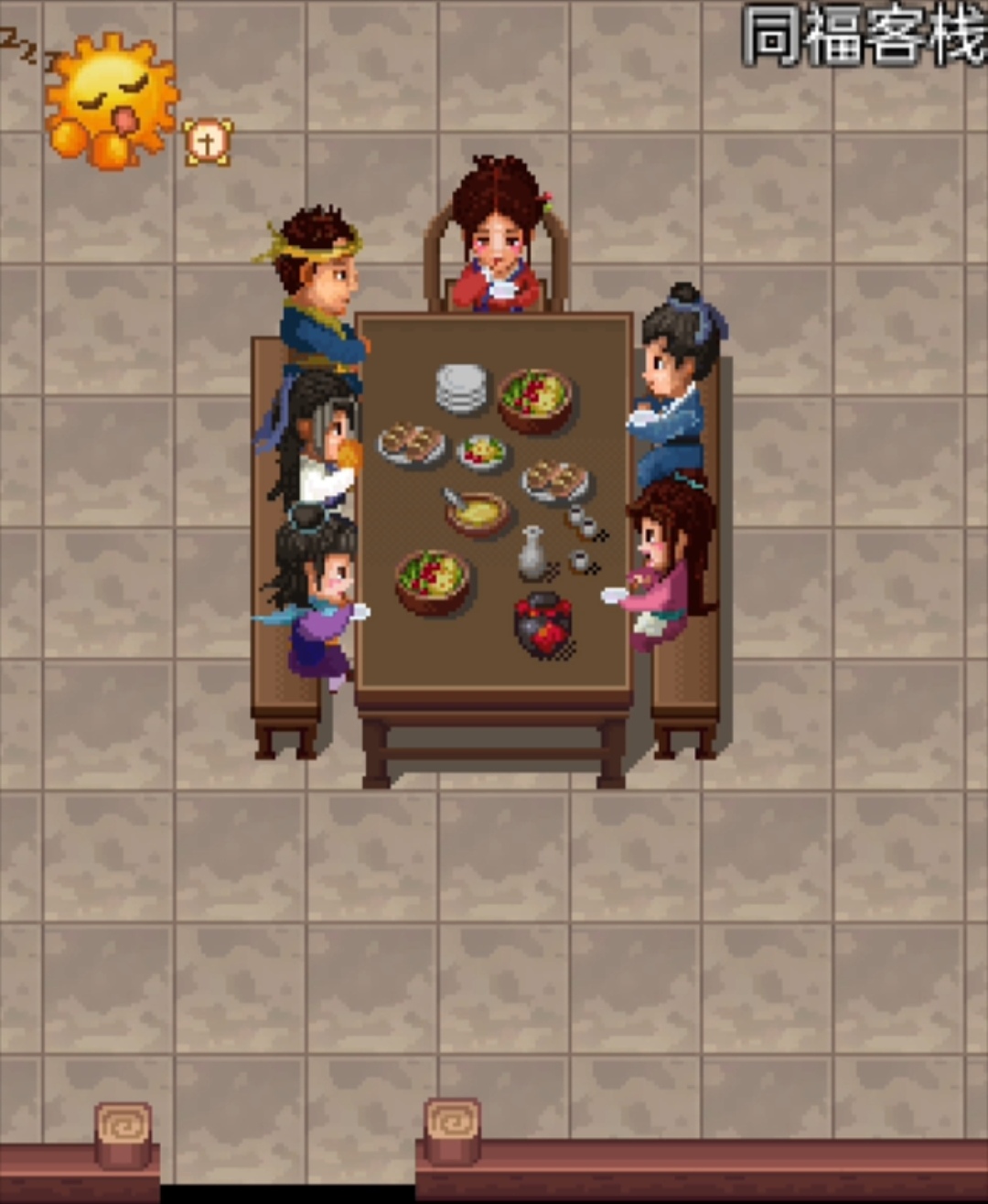Tap the sleeping sun time icon
The image size is (988, 1204).
pyautogui.click(x=111, y=100)
